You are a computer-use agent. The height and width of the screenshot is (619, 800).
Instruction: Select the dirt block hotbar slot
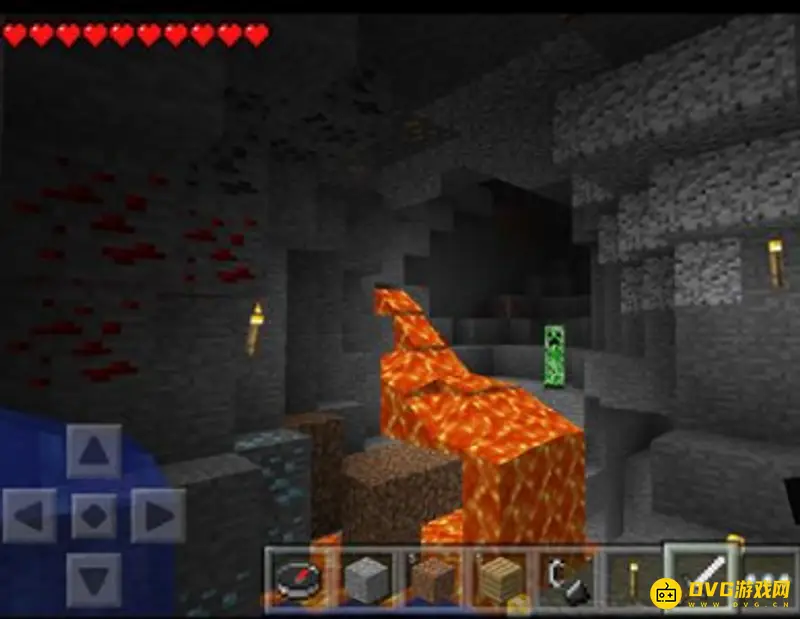click(x=432, y=577)
